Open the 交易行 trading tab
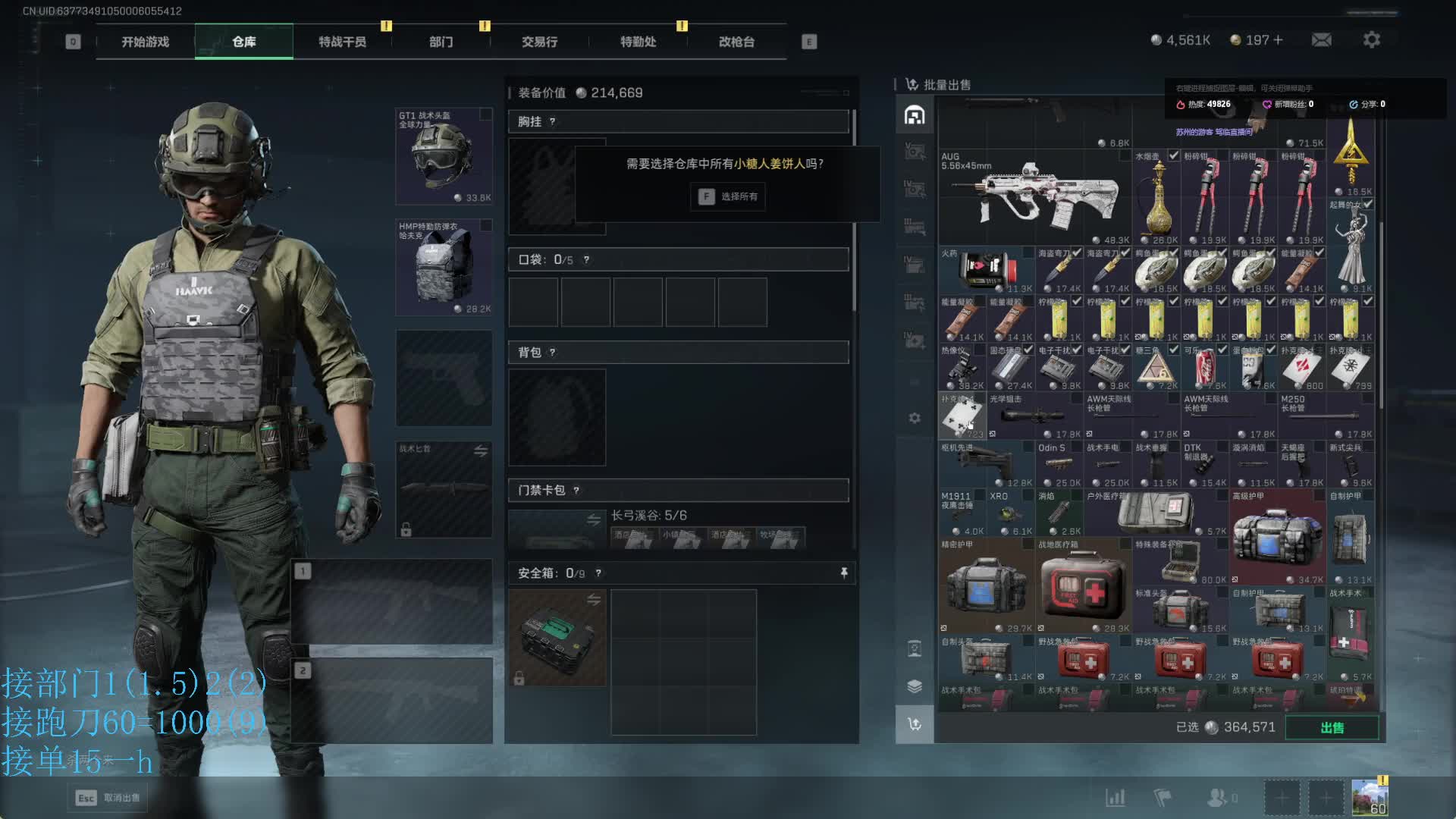The height and width of the screenshot is (819, 1456). click(539, 42)
